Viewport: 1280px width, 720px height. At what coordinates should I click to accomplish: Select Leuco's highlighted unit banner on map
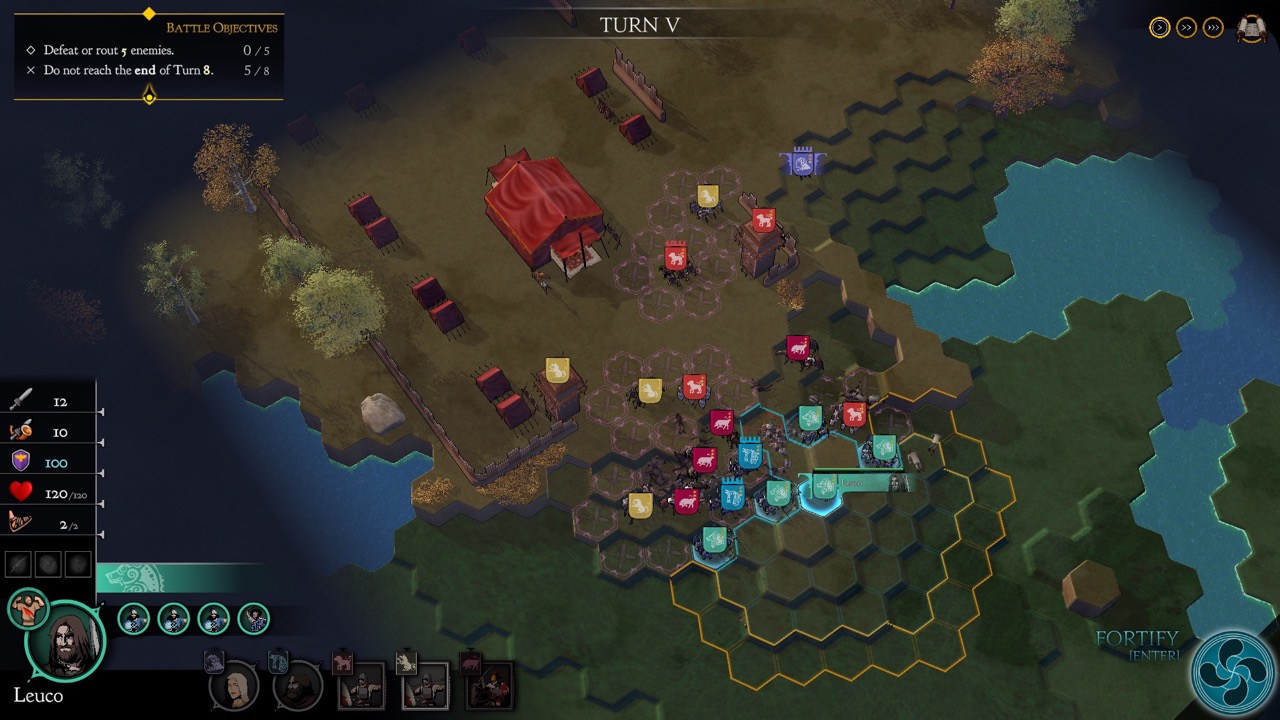pos(824,487)
